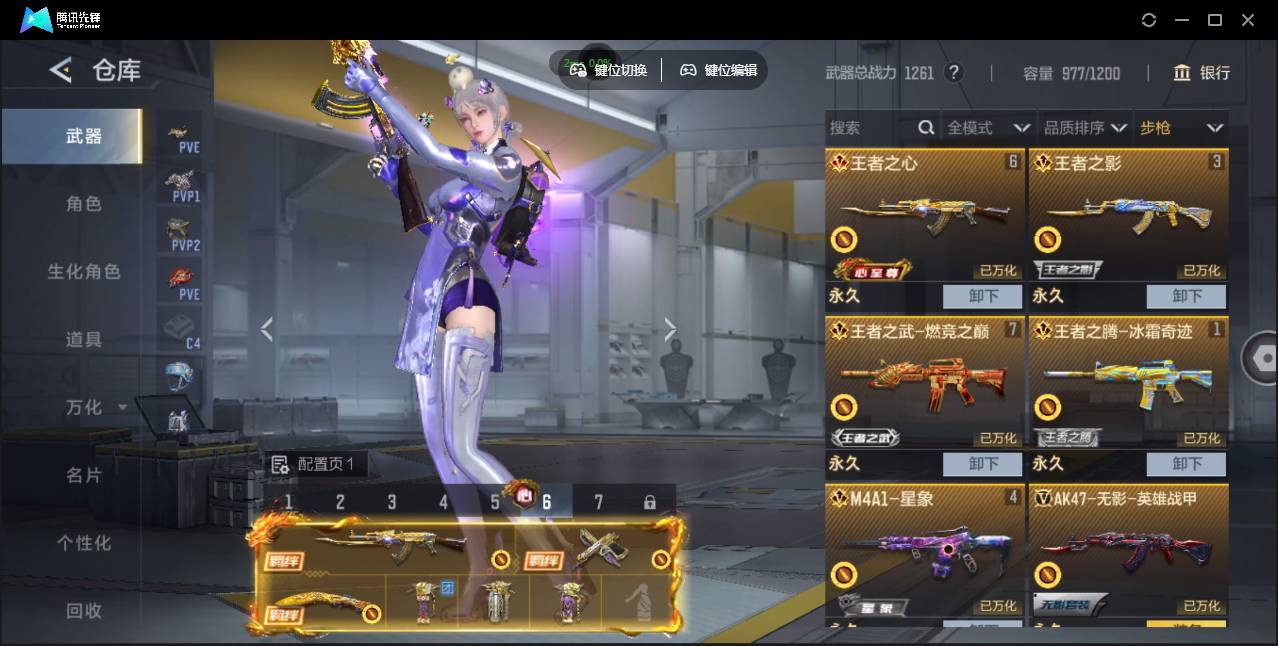
Task: Select the 道具 category tab
Action: (x=84, y=340)
